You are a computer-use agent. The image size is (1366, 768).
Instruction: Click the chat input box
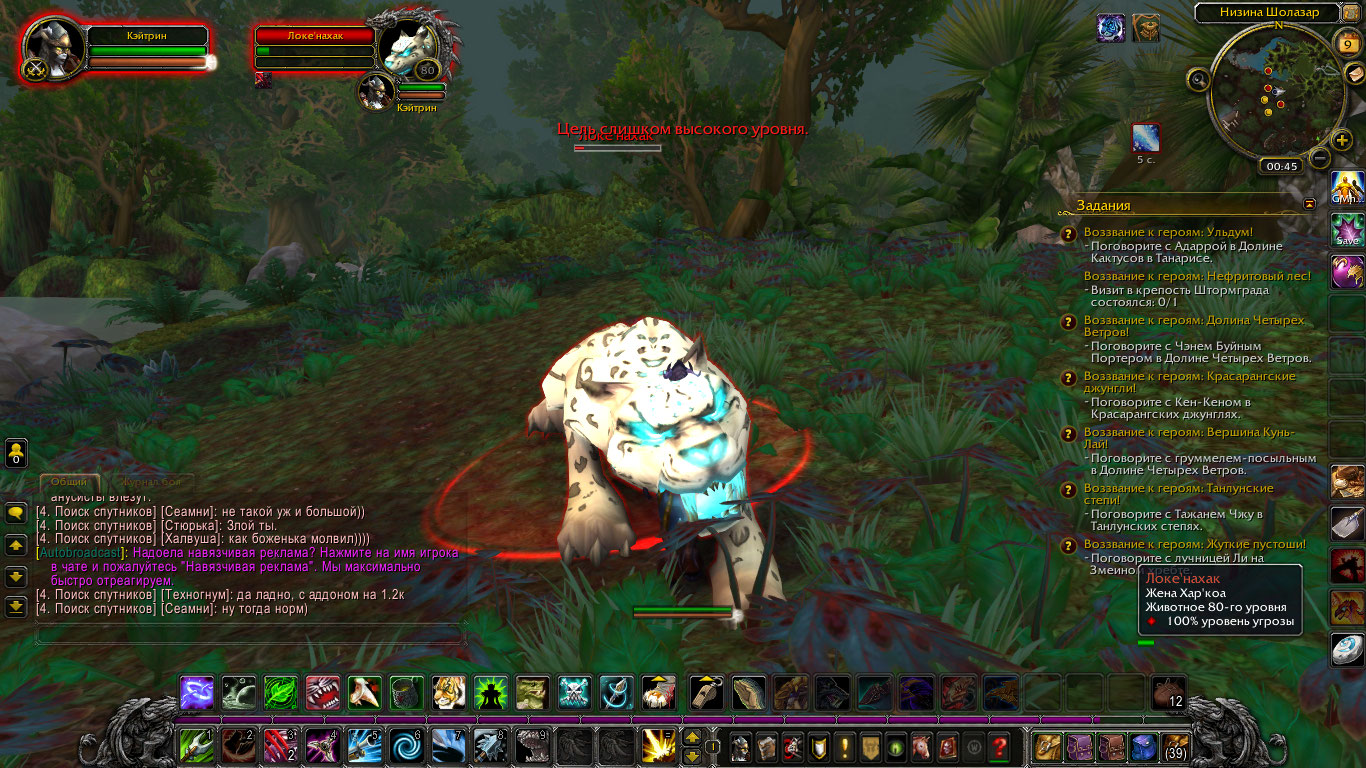(x=250, y=634)
